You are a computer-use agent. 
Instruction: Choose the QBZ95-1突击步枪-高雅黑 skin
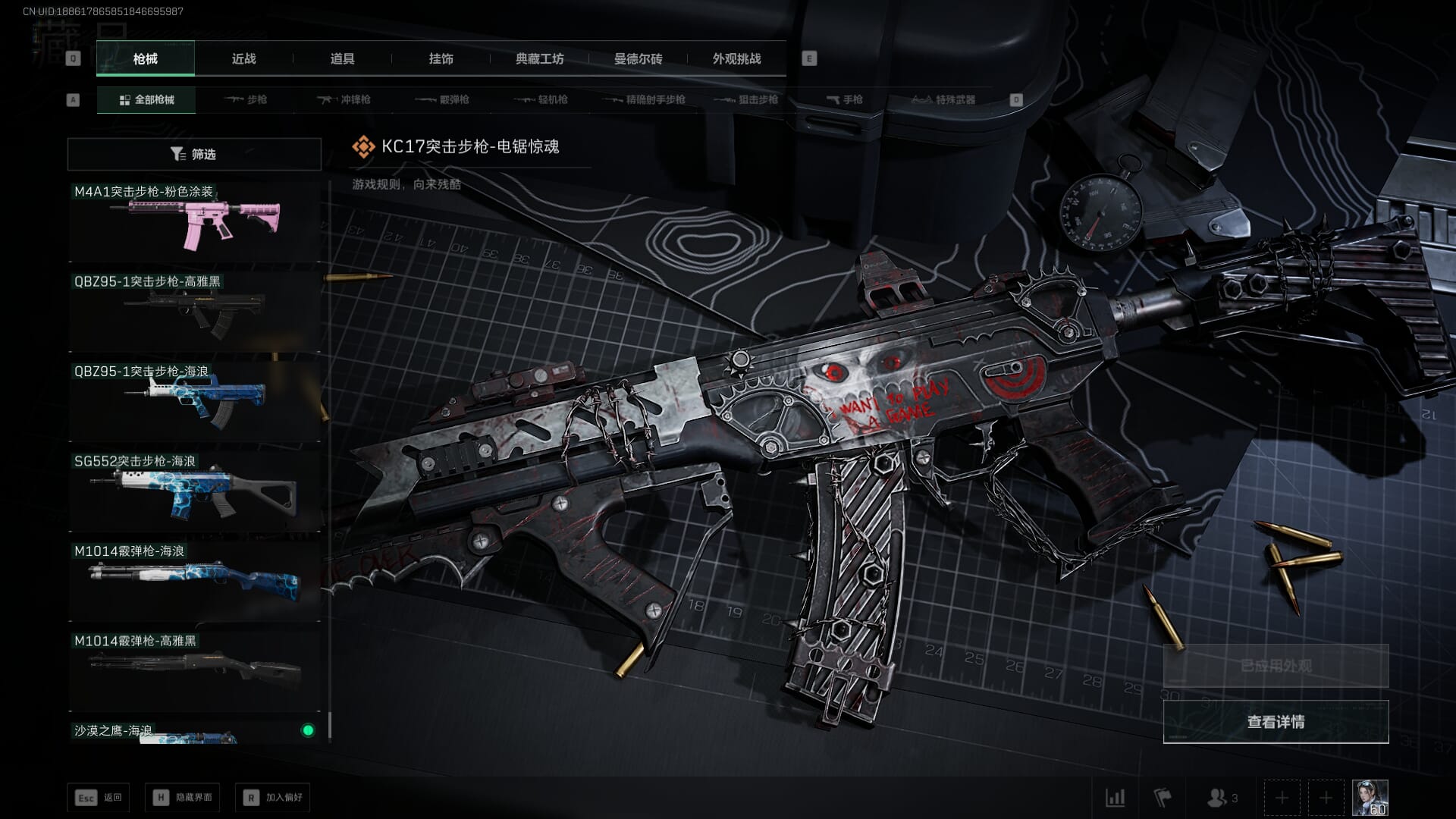(x=194, y=311)
